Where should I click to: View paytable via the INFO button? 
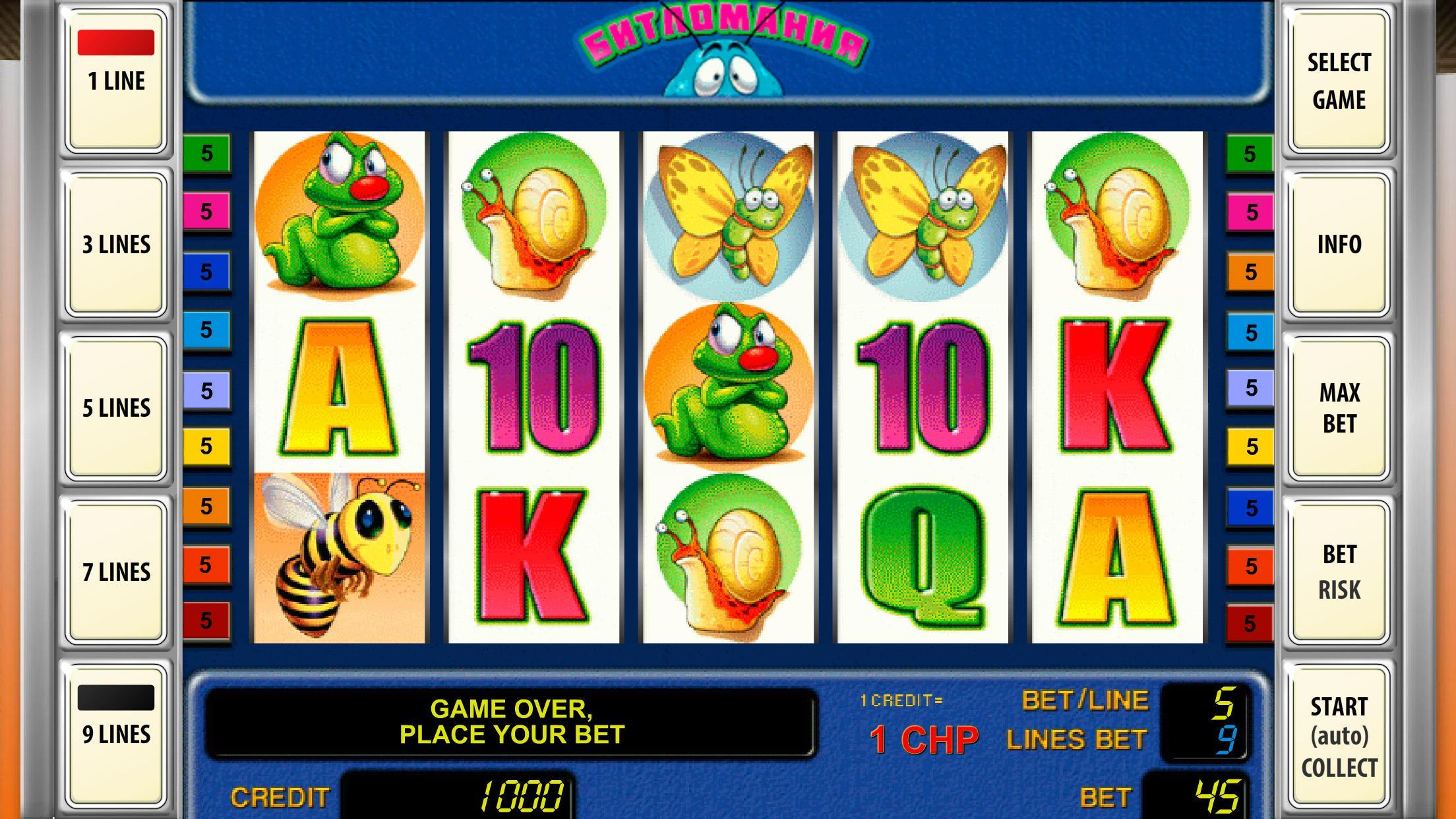(x=1337, y=244)
